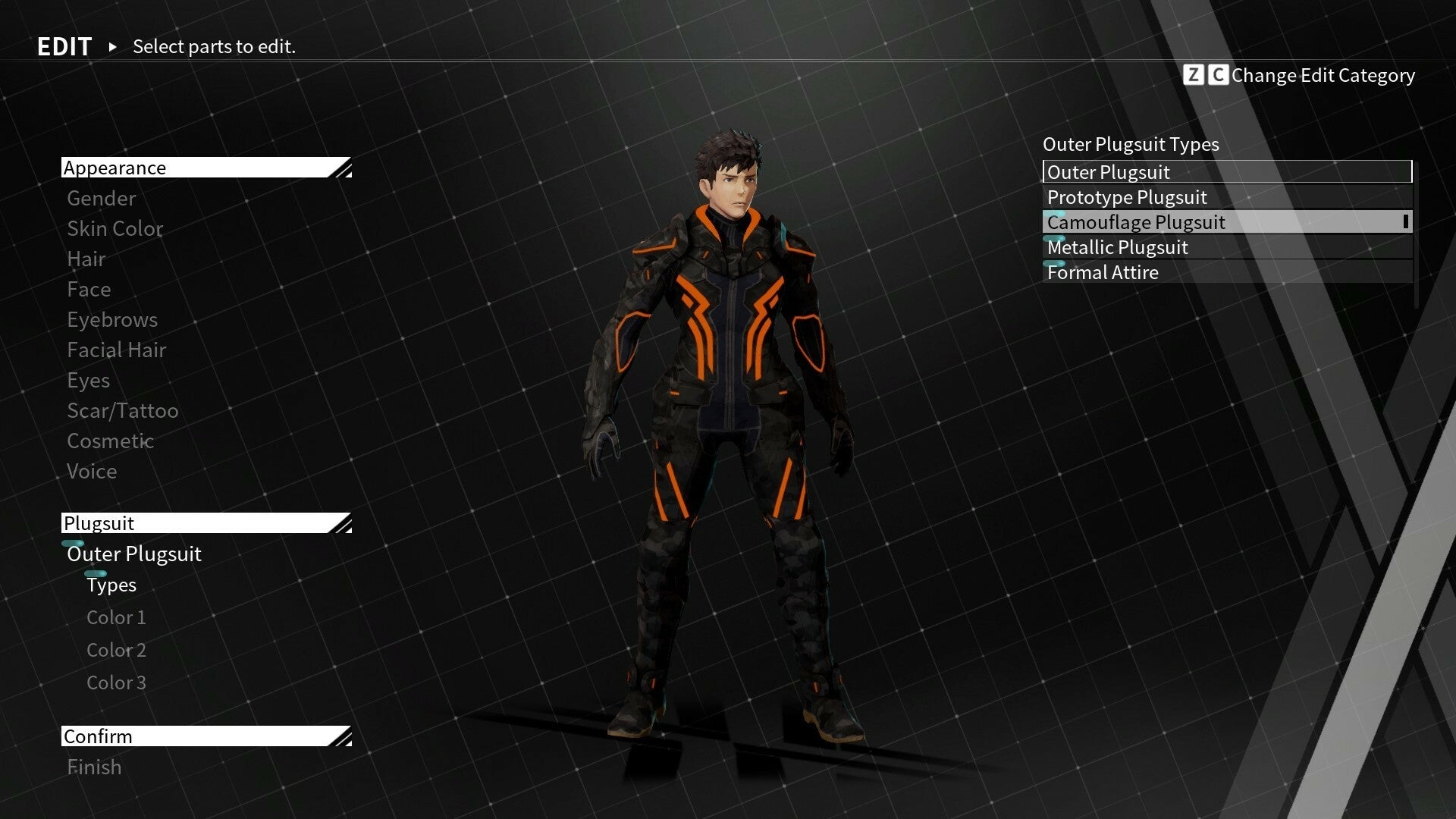This screenshot has height=819, width=1456.
Task: Select Formal Attire outfit type
Action: pos(1102,272)
